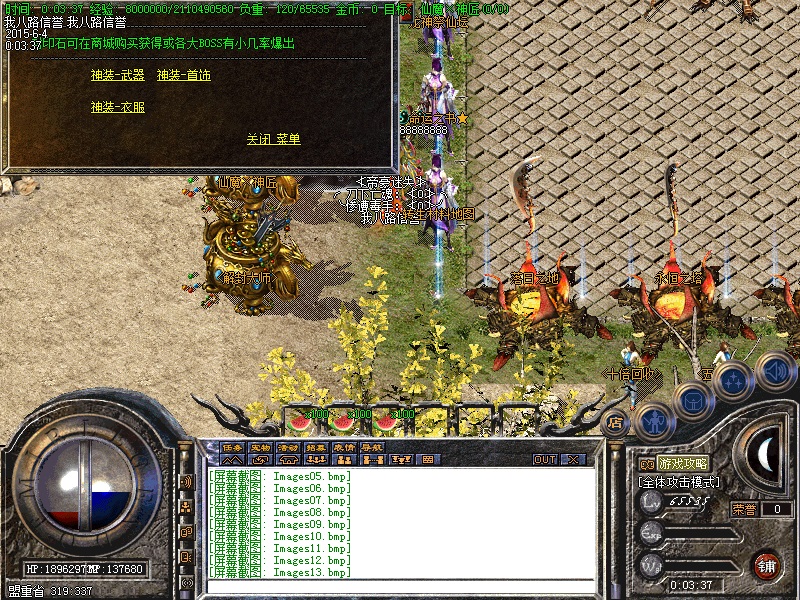Click the red 铺 stall button

(x=767, y=565)
